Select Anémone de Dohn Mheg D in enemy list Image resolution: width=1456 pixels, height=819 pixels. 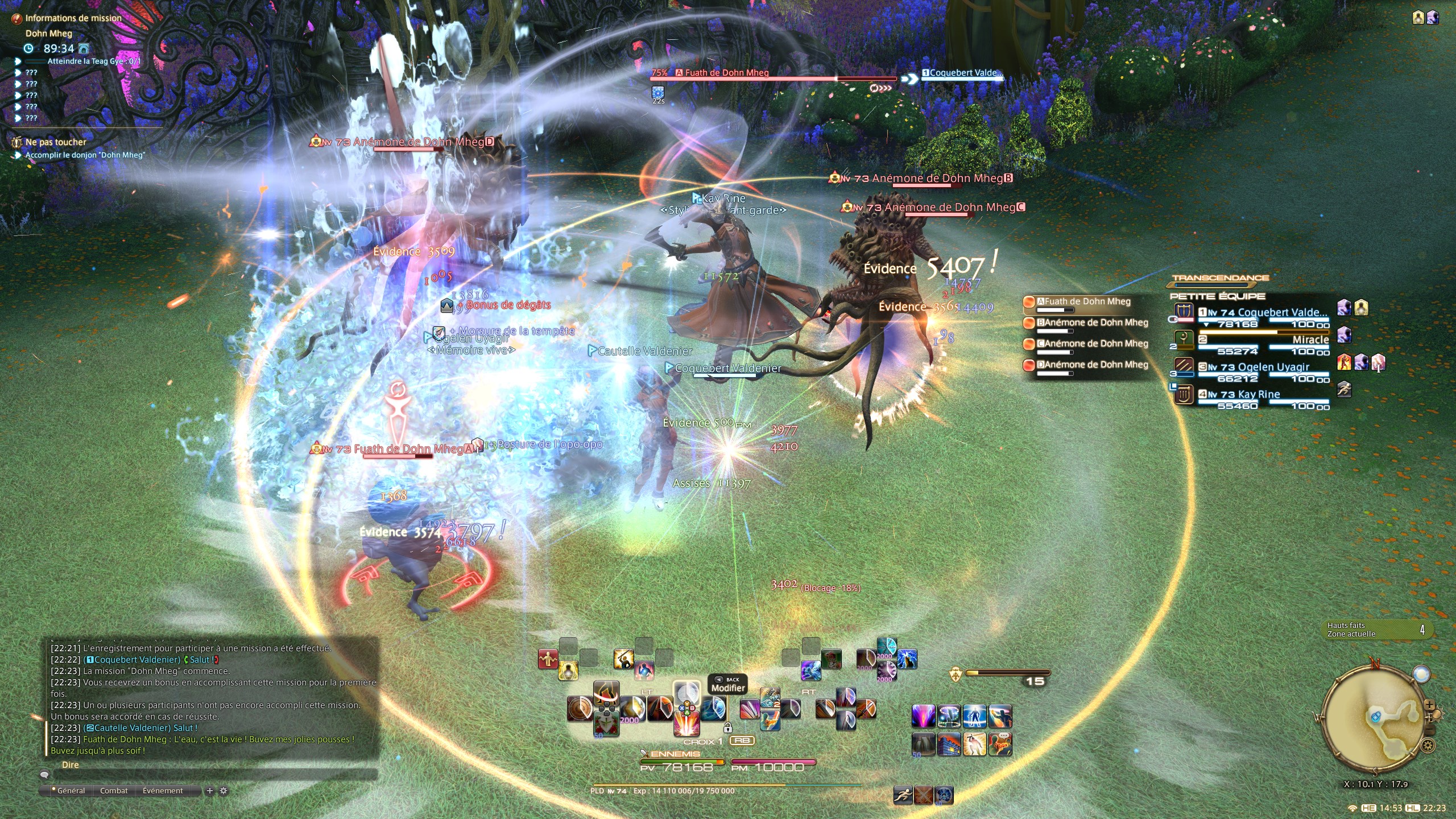pos(1092,365)
